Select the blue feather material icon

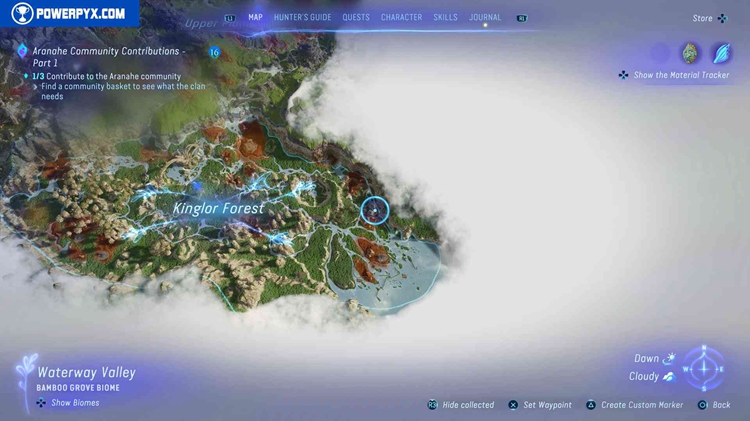pos(720,53)
